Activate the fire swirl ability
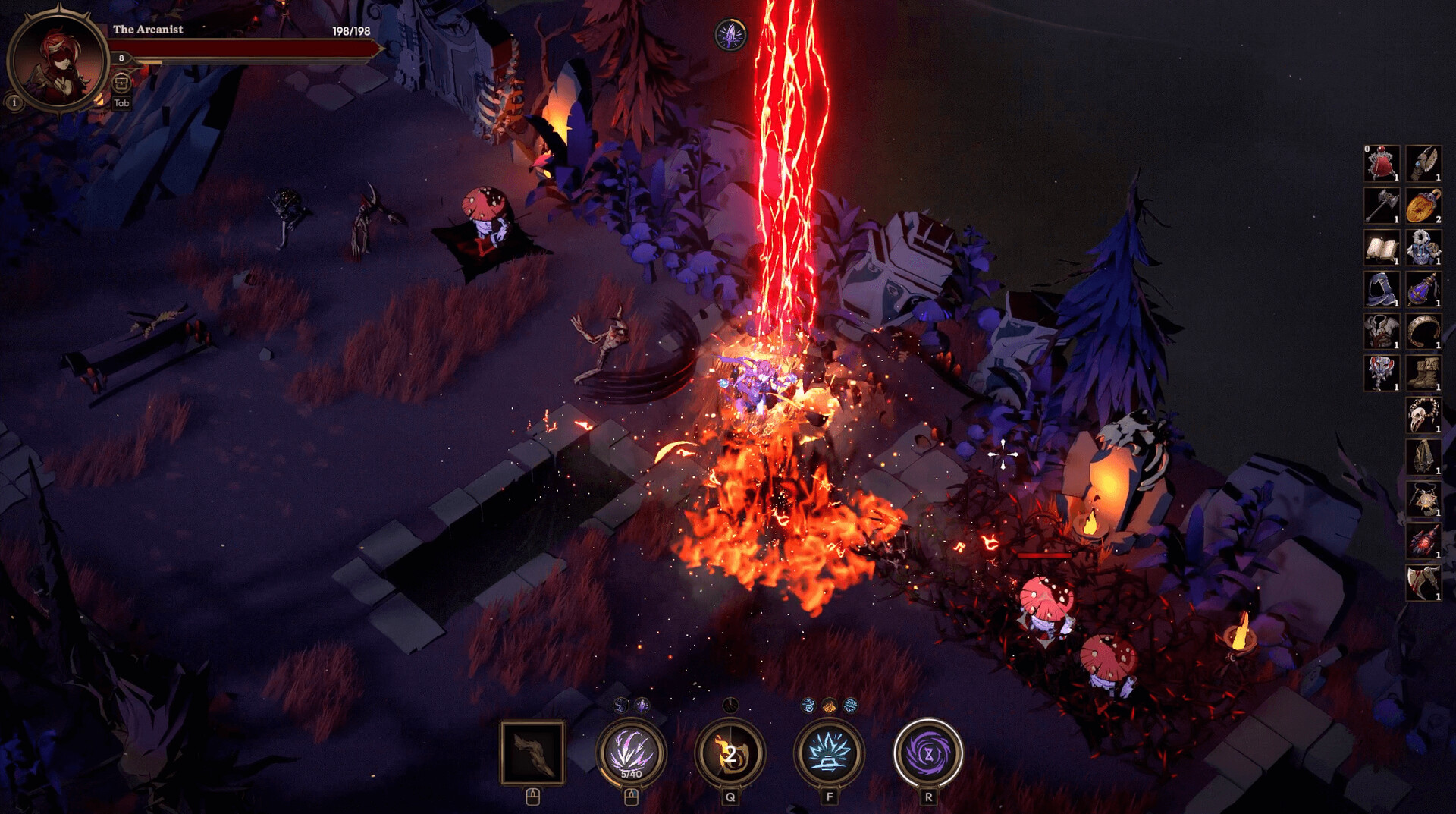1456x814 pixels. 730,753
